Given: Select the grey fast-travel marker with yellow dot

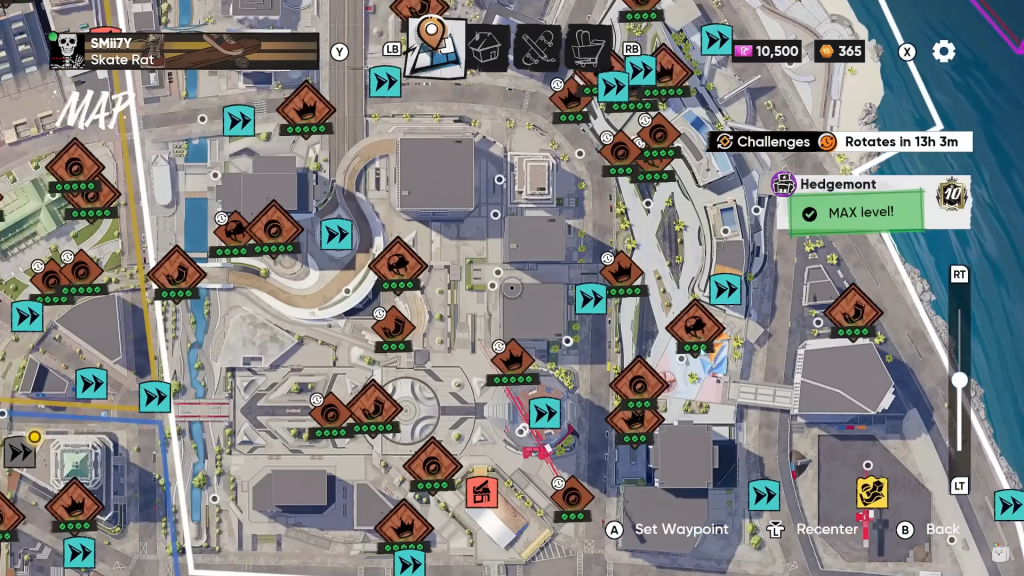Looking at the screenshot, I should [20, 452].
